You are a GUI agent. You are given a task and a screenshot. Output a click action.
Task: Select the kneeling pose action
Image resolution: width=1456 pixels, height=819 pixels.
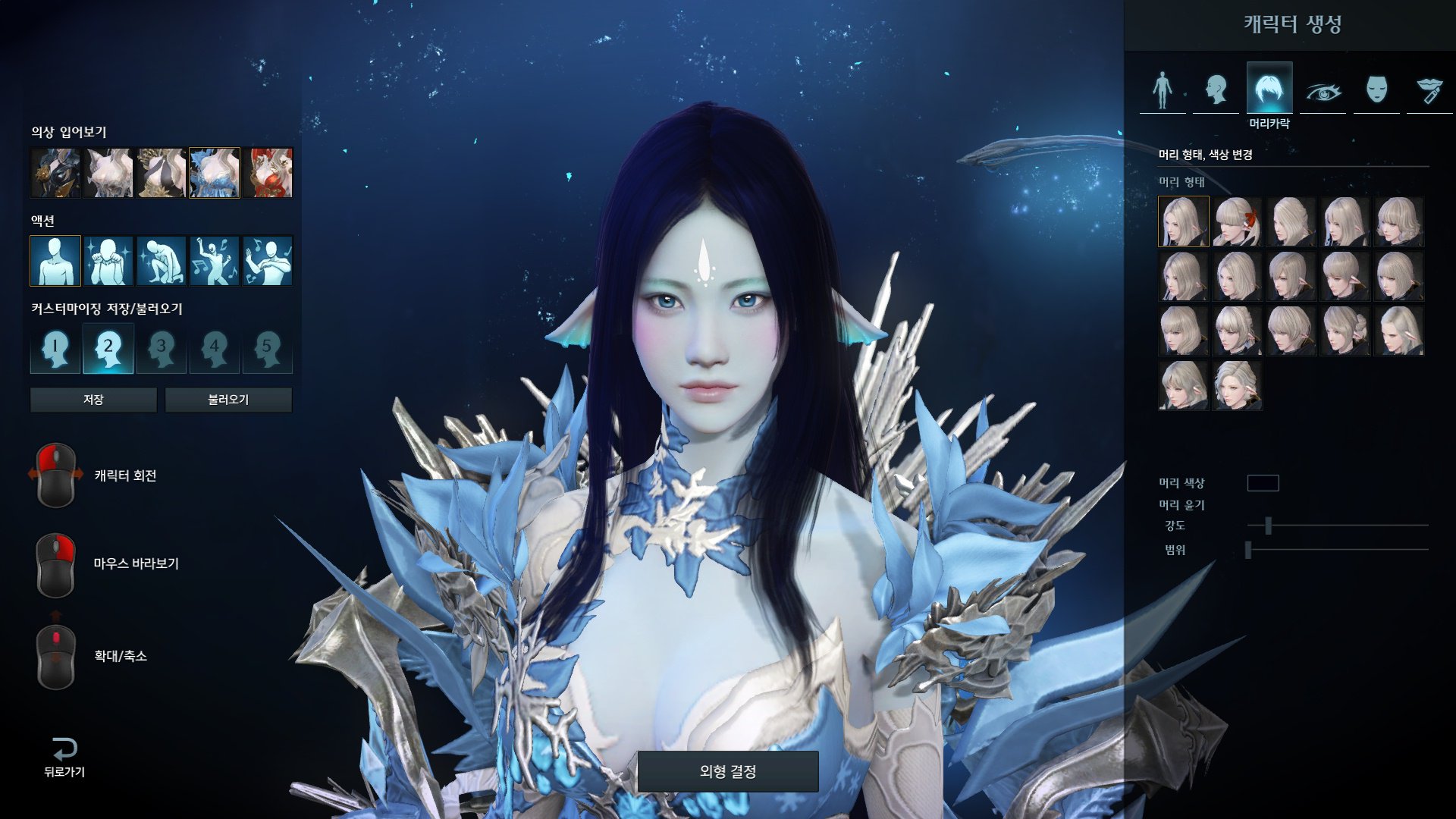point(162,261)
